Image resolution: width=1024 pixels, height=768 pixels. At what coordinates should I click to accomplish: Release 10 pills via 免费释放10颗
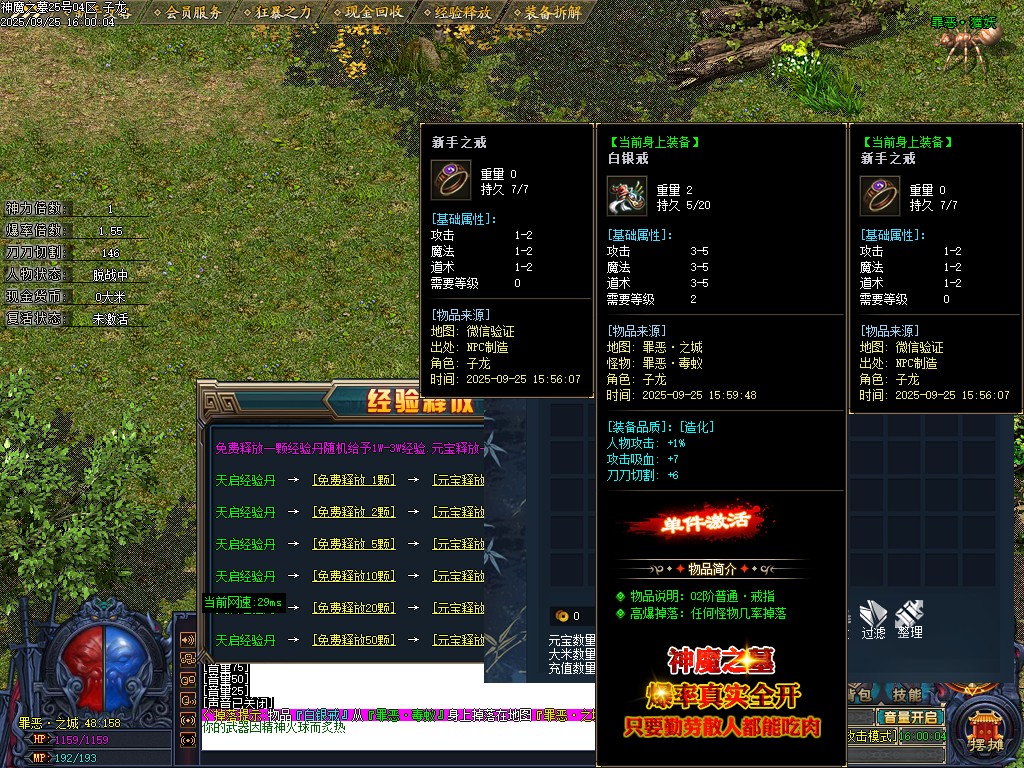click(354, 576)
